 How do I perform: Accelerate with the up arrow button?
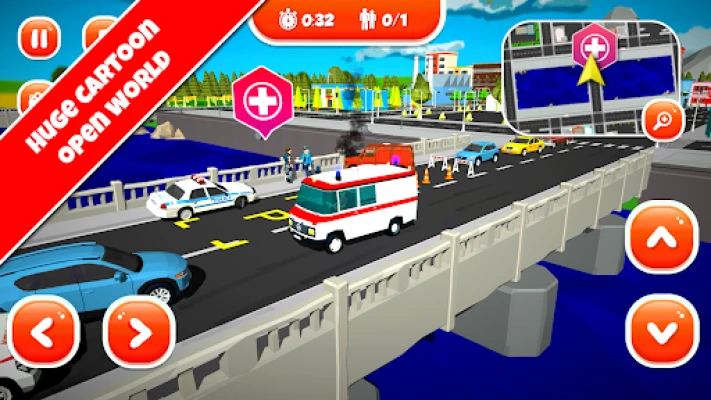pyautogui.click(x=662, y=238)
